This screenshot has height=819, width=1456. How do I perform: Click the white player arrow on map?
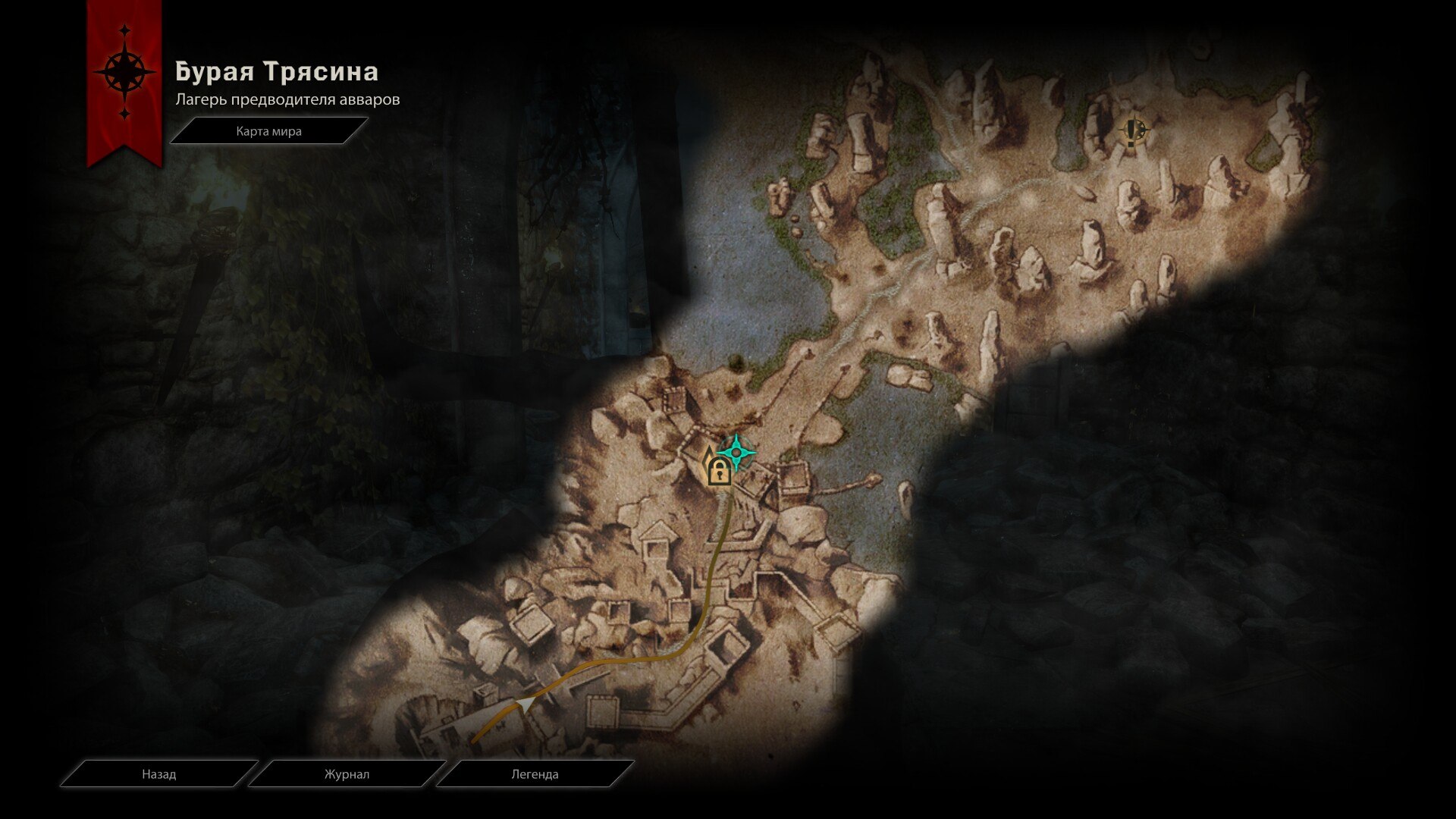click(x=522, y=707)
